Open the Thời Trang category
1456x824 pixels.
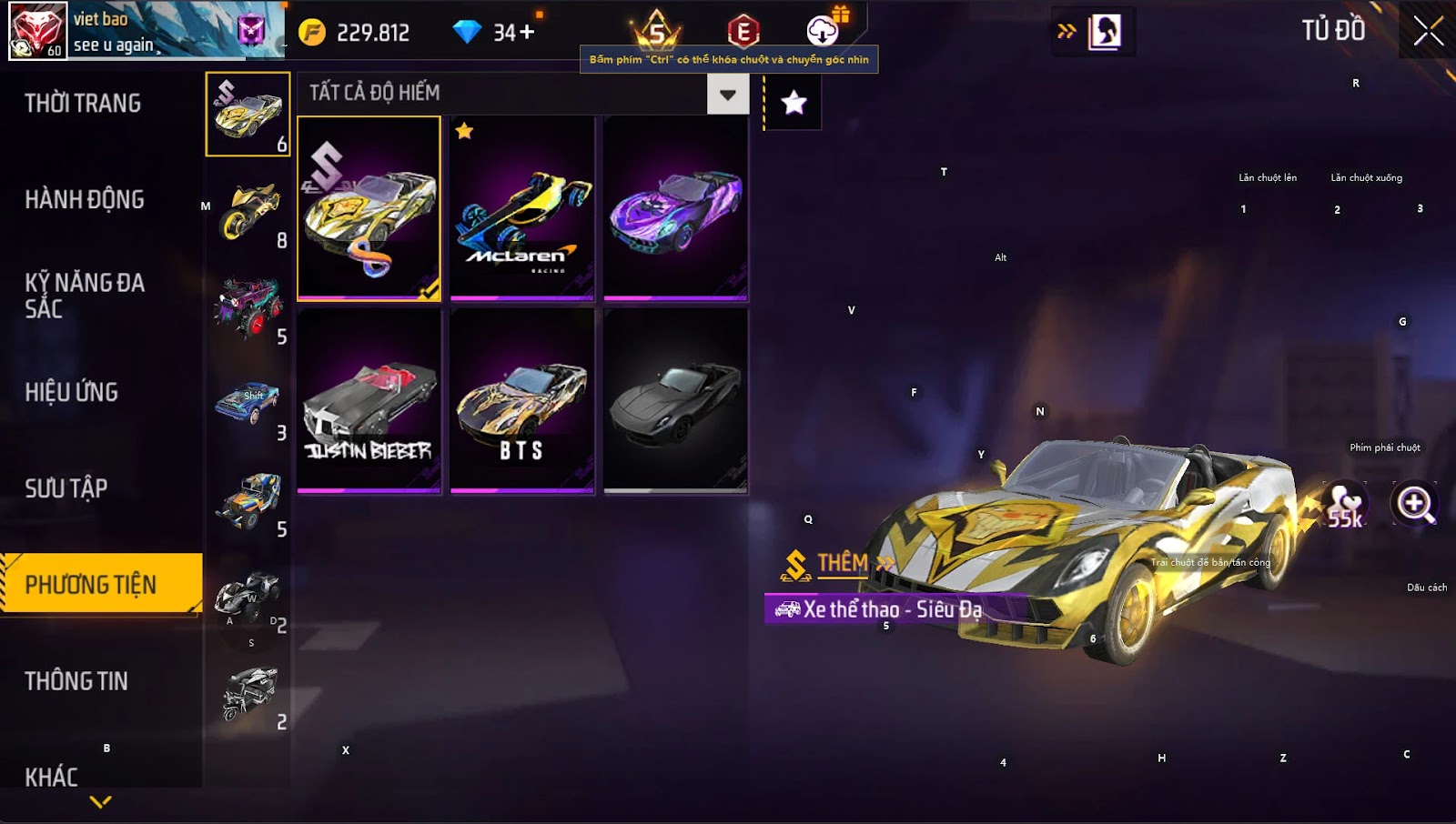(x=83, y=104)
